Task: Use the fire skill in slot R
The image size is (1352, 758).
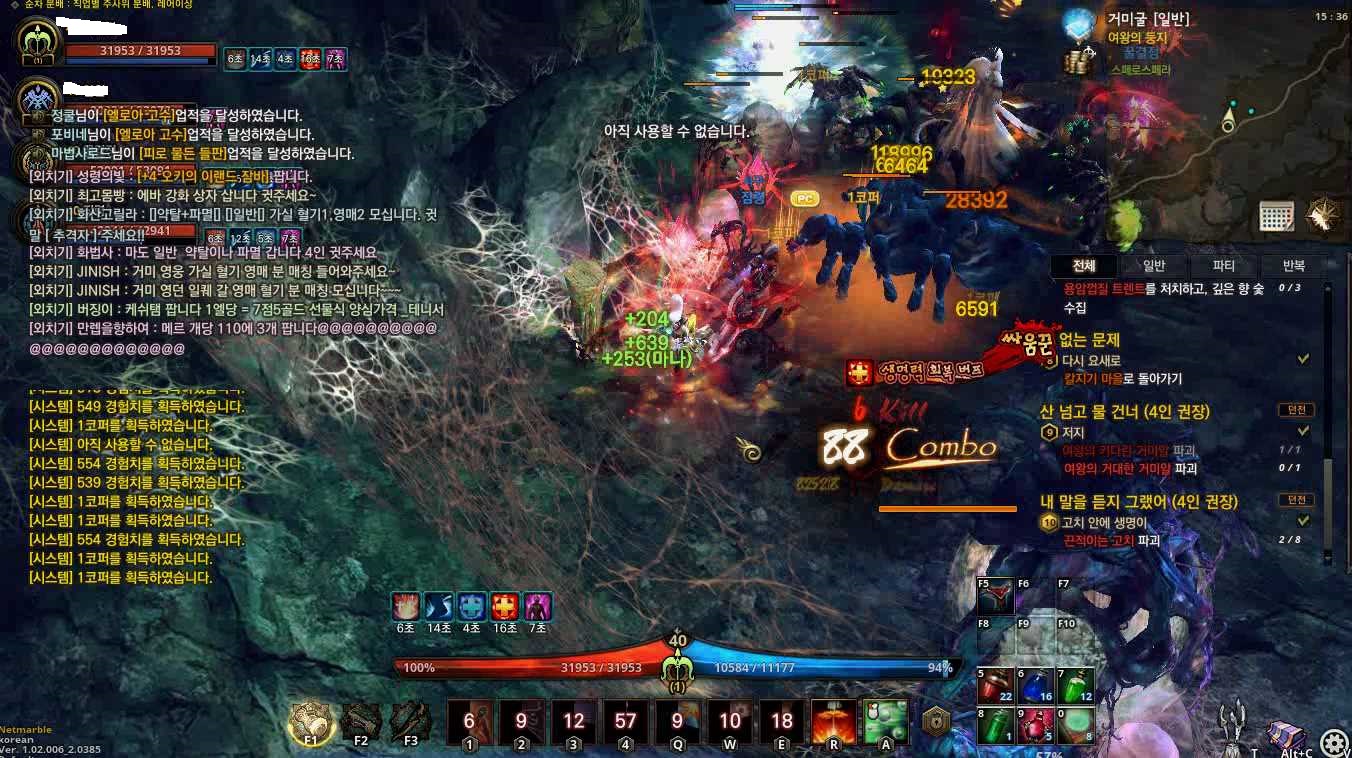Action: (x=833, y=721)
